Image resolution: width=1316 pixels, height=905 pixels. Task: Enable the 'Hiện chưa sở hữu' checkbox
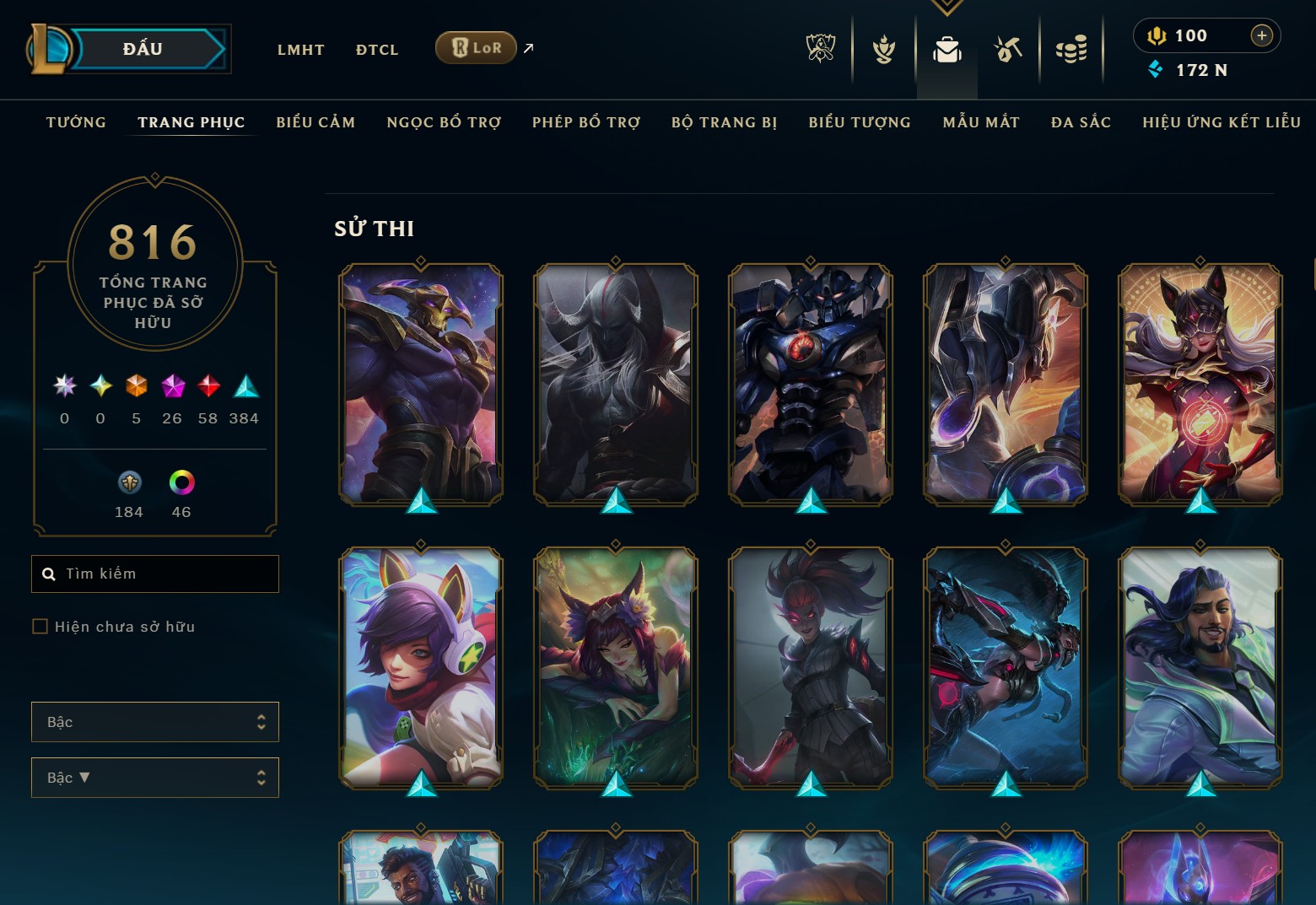40,626
